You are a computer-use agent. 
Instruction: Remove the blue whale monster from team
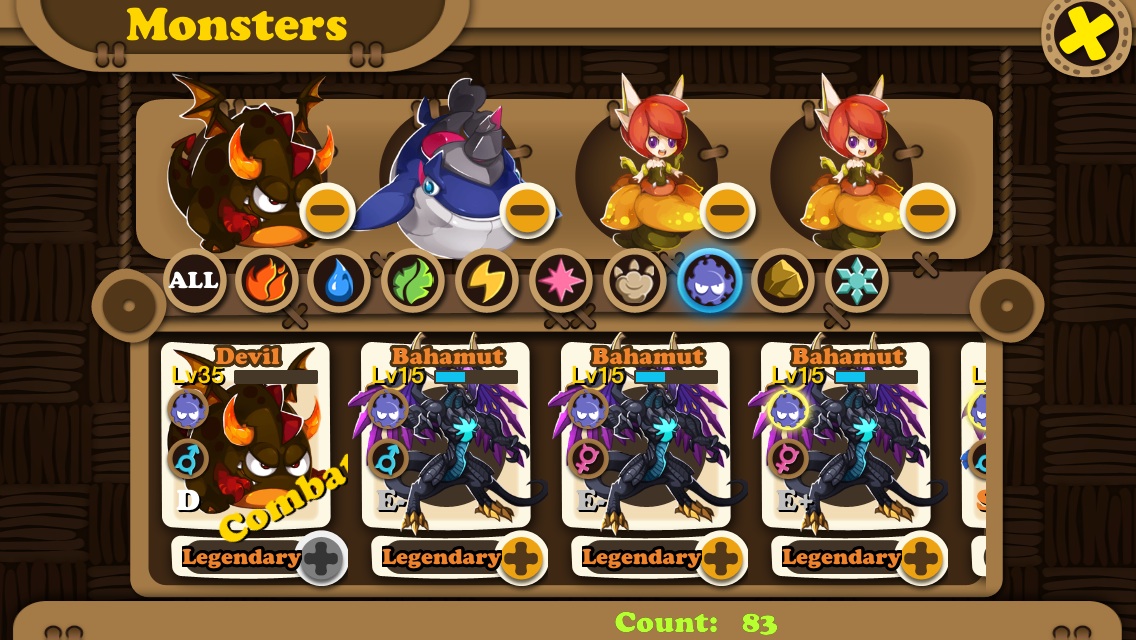click(x=527, y=210)
